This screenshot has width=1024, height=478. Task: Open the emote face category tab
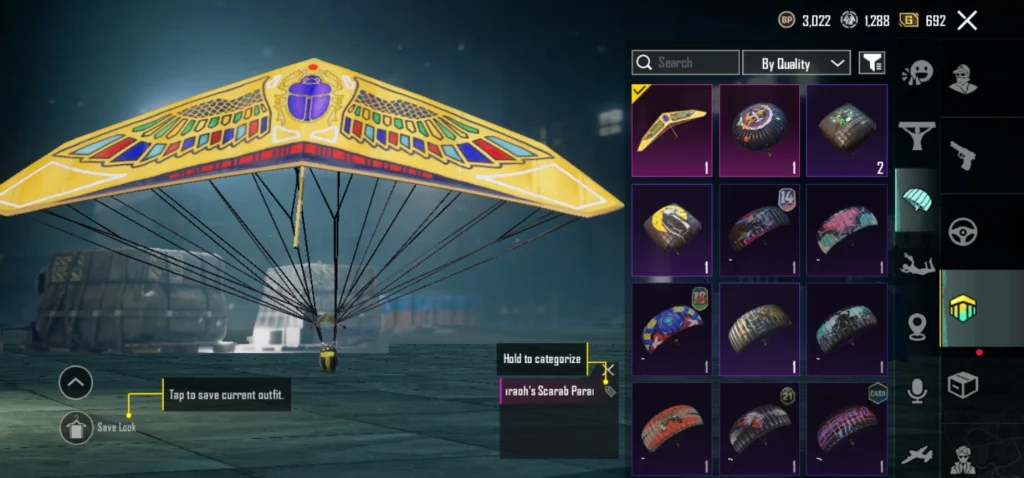tap(916, 74)
